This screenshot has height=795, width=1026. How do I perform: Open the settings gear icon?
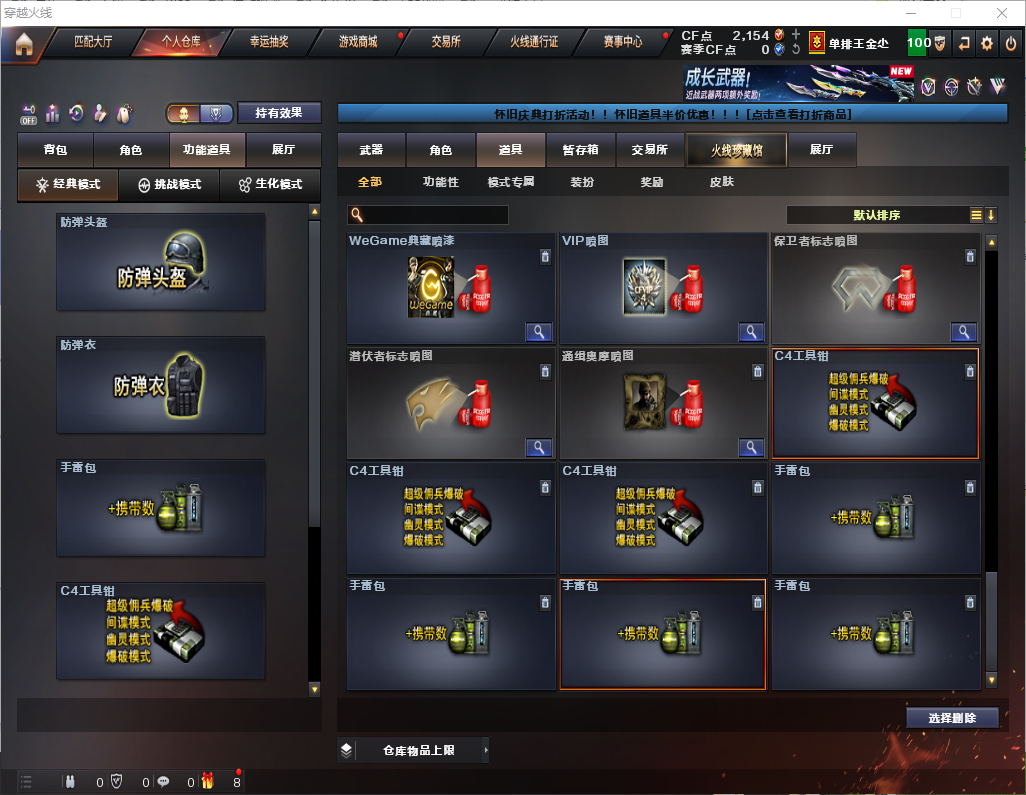coord(987,43)
